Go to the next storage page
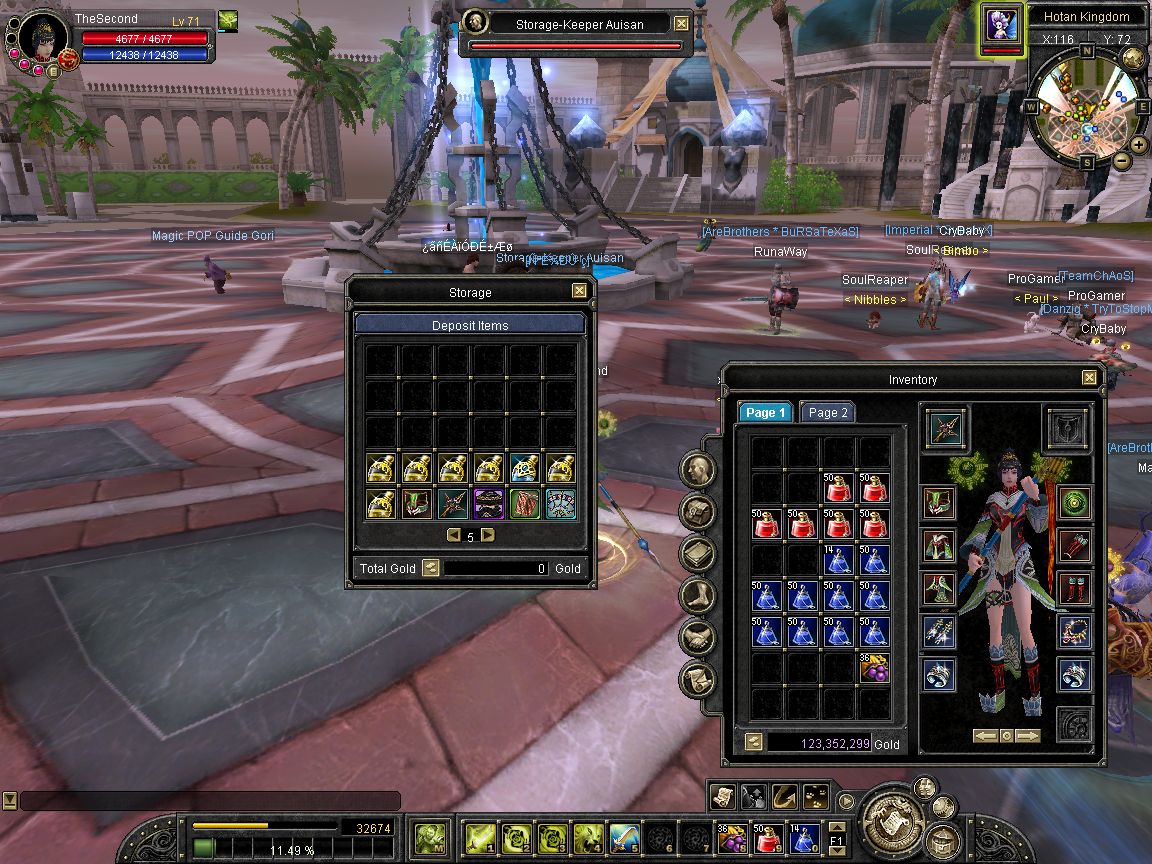 point(488,536)
